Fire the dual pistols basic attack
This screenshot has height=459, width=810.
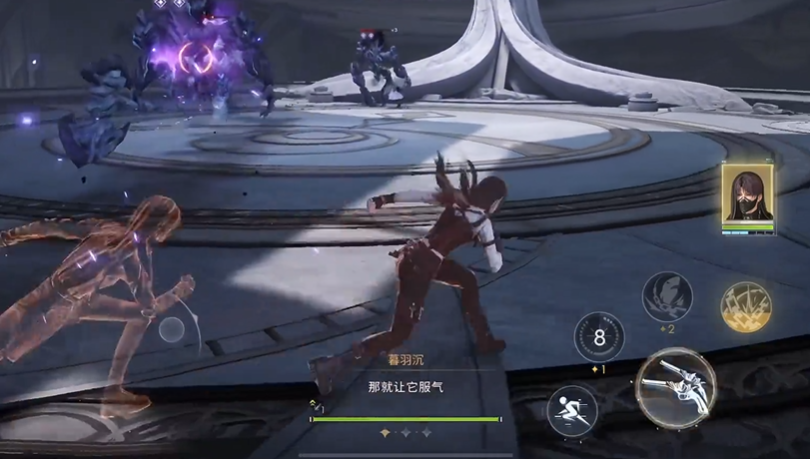tap(675, 387)
